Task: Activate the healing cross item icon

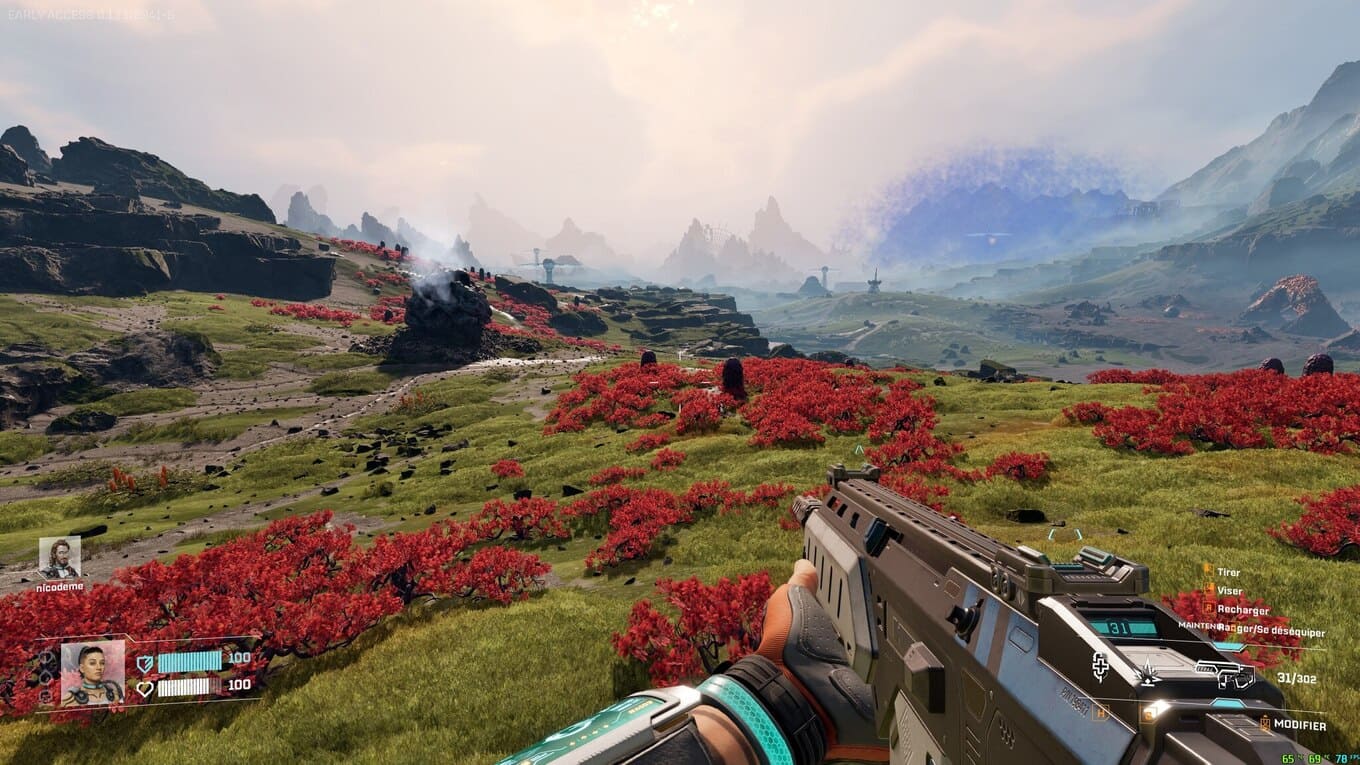Action: click(1100, 666)
